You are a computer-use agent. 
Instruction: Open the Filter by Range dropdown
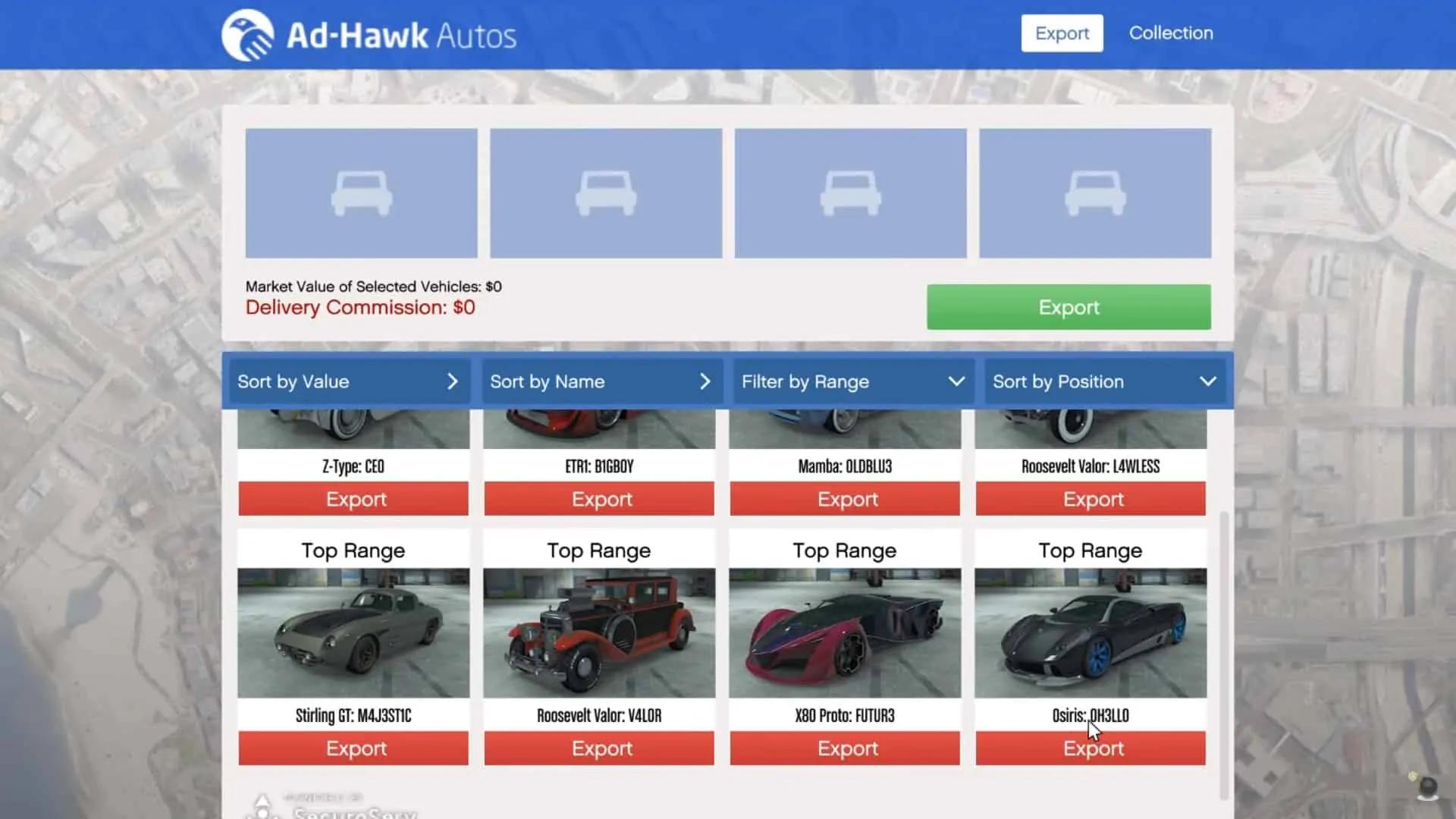[853, 381]
